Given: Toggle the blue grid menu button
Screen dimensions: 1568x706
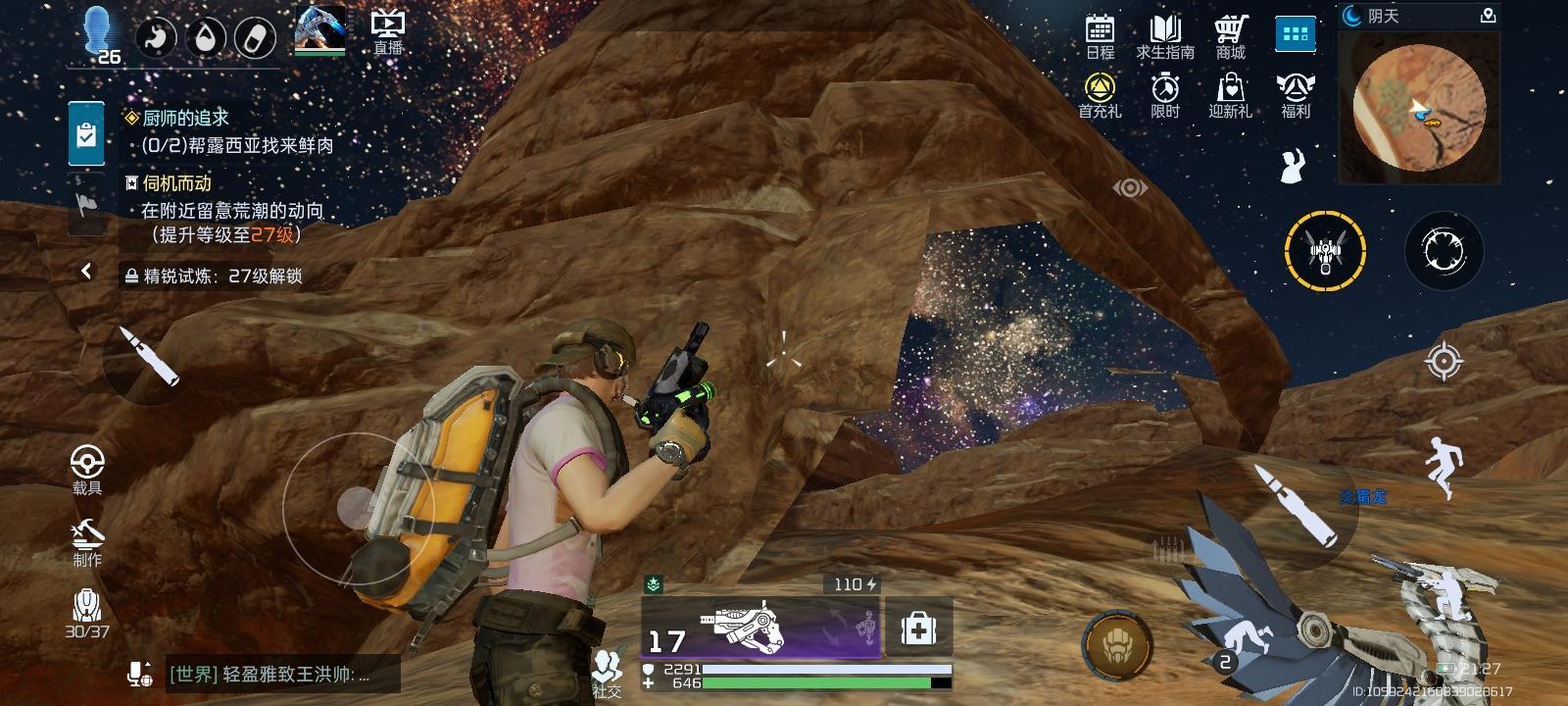Looking at the screenshot, I should pyautogui.click(x=1295, y=35).
